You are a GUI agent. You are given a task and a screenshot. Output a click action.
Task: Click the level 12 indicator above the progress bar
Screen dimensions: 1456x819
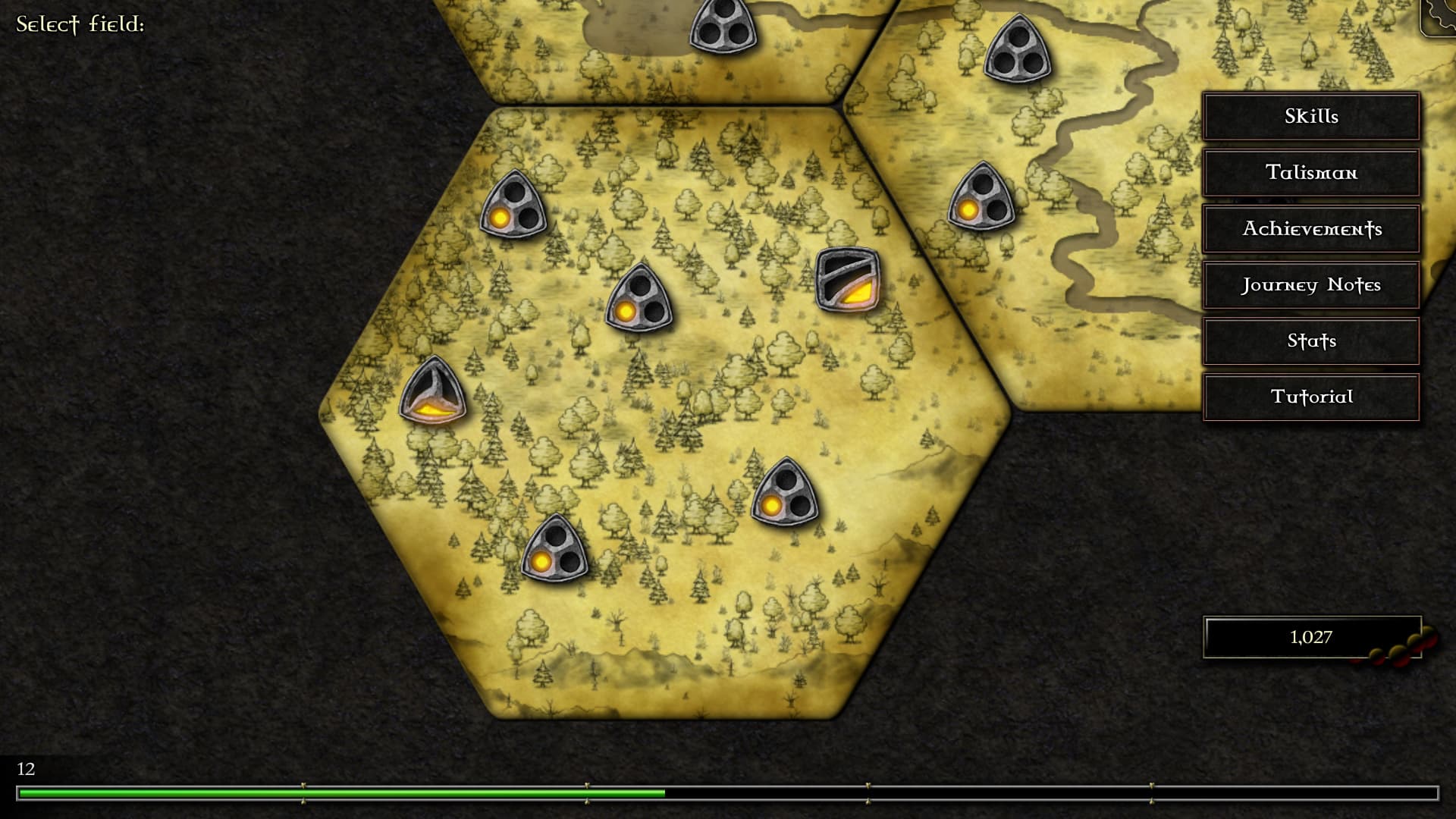click(26, 768)
